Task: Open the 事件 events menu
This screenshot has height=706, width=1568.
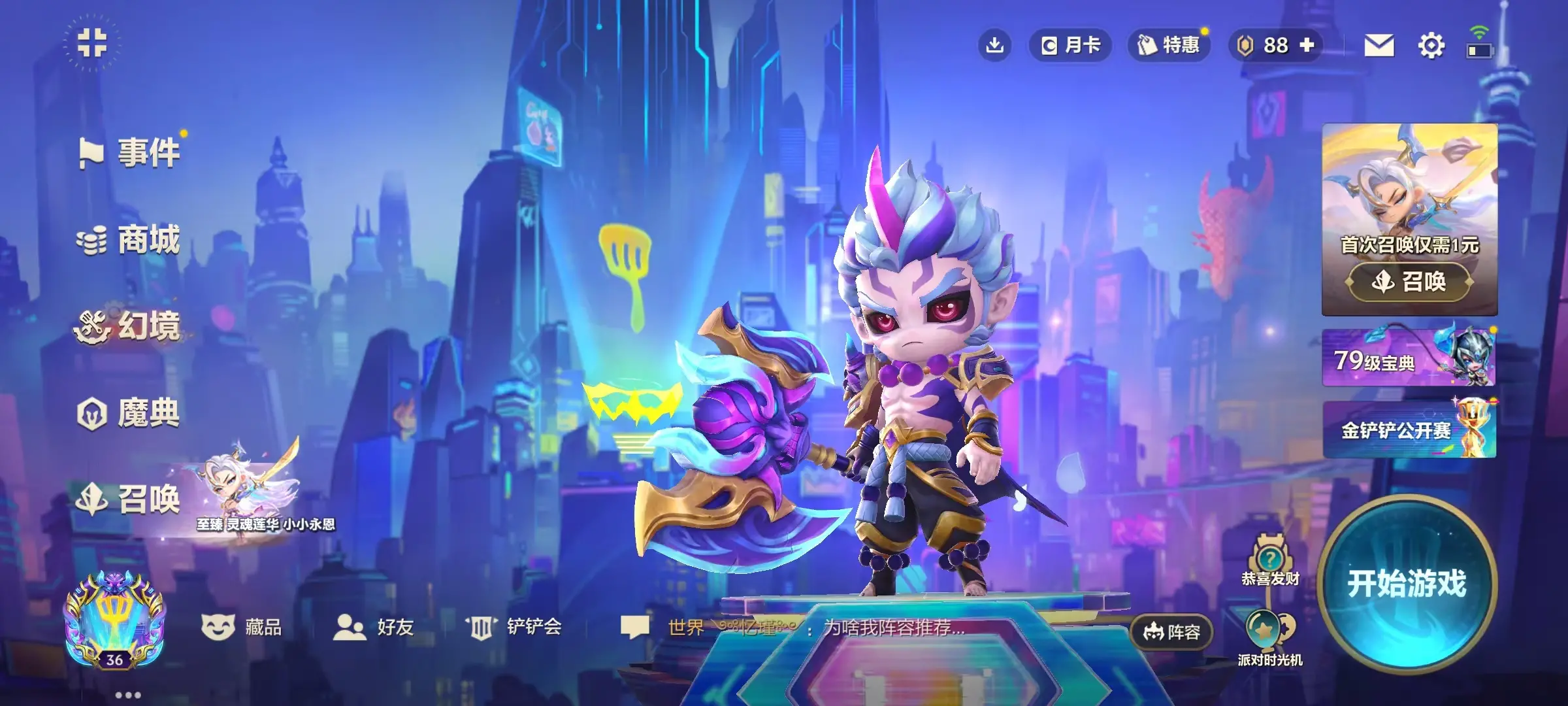Action: coord(131,153)
